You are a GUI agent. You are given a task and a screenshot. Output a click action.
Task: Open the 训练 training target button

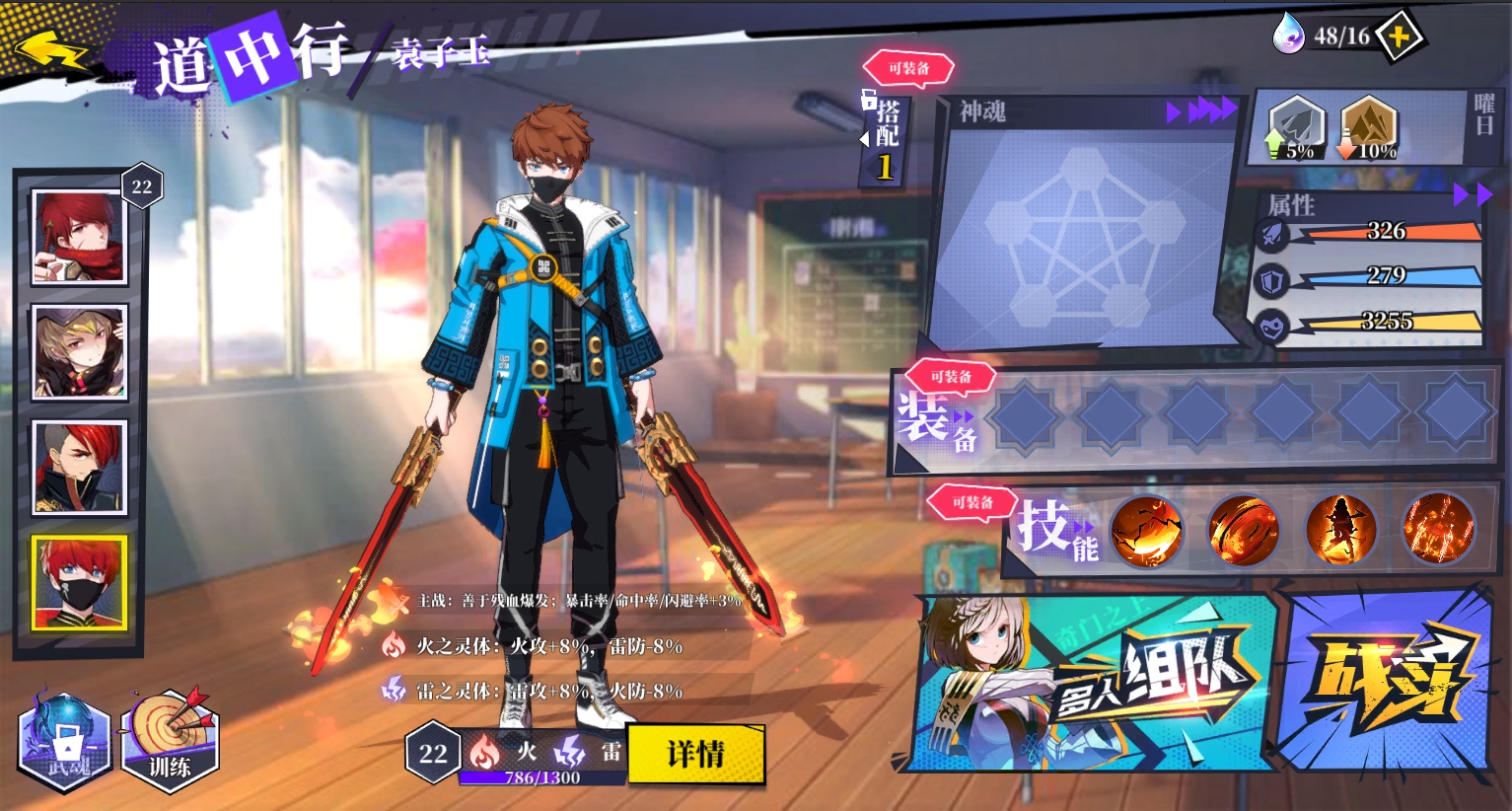click(x=170, y=742)
